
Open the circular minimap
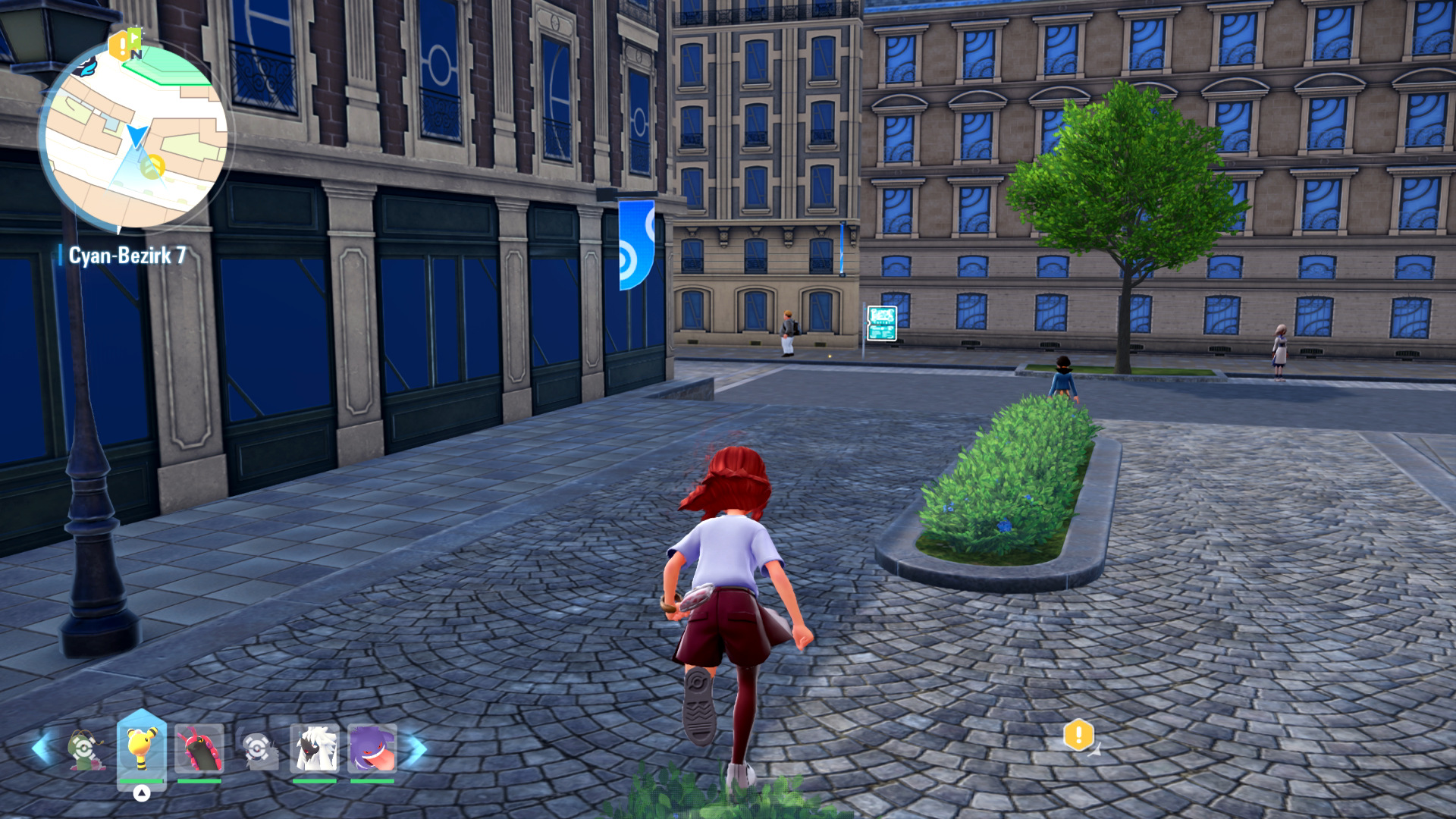click(135, 136)
